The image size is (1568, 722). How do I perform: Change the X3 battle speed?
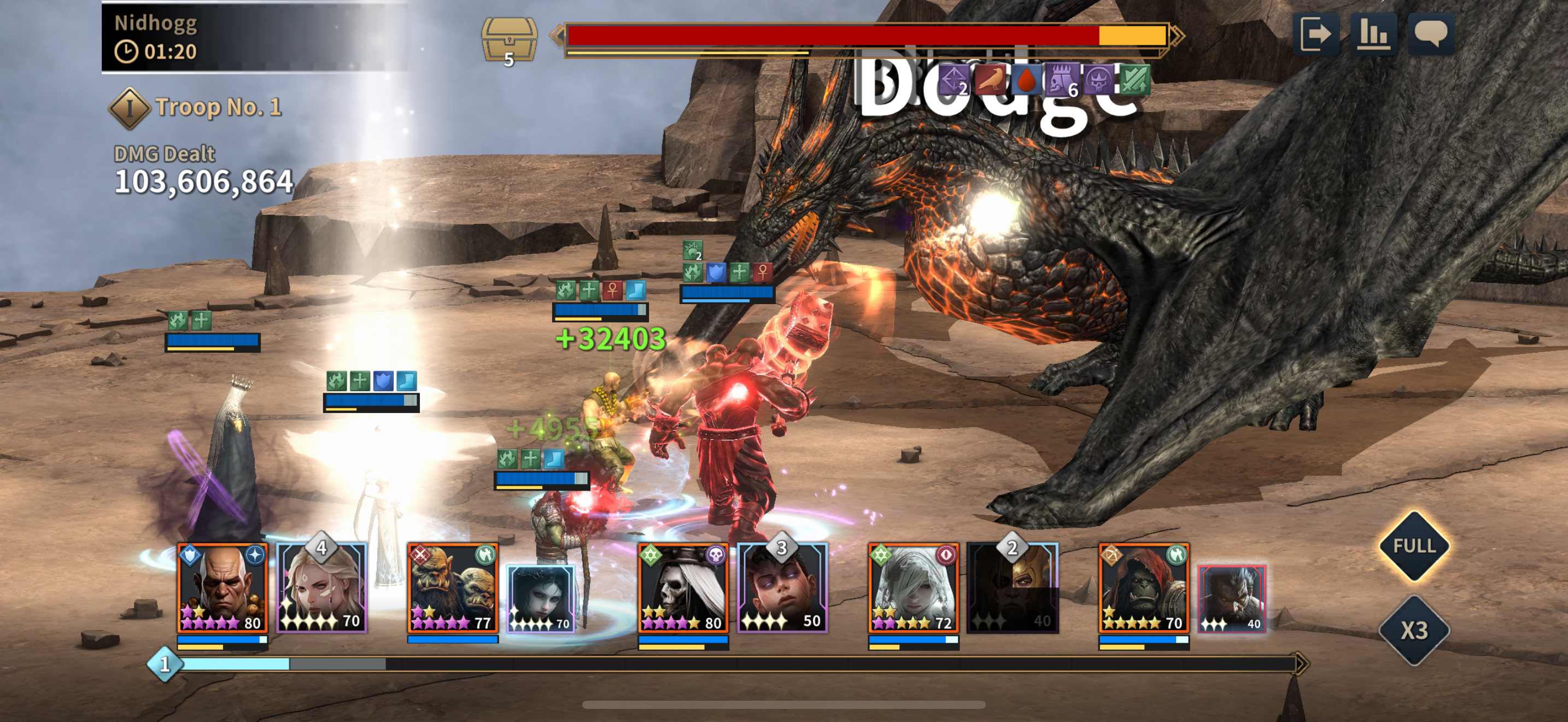(1414, 630)
